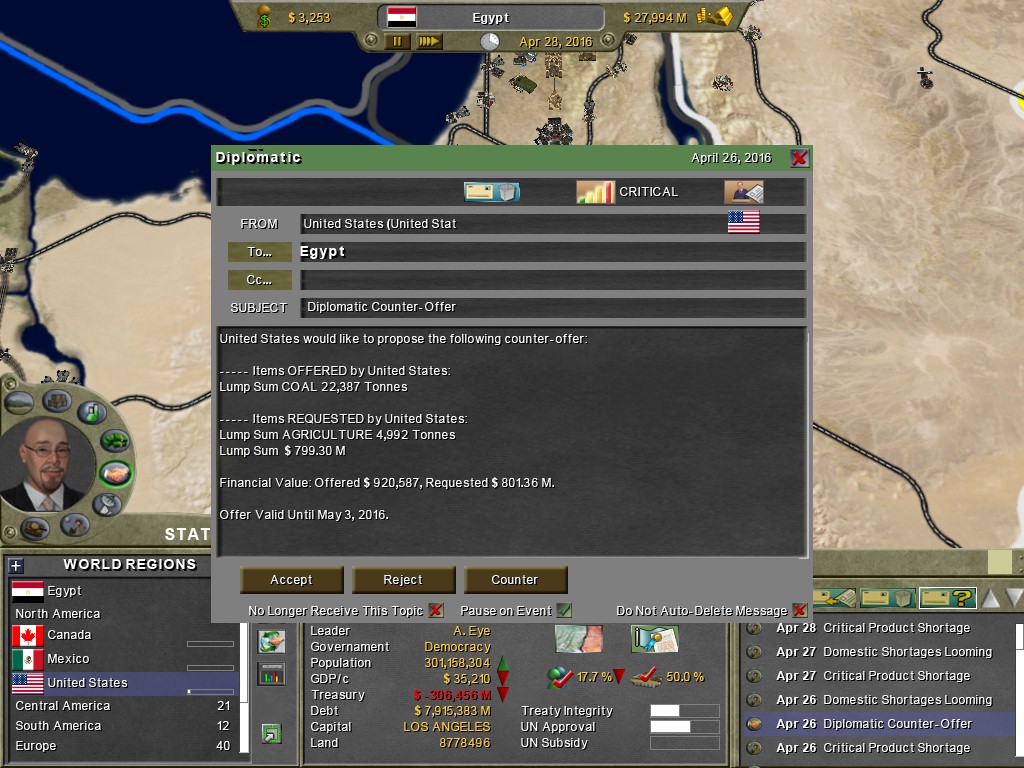Reject the United States offer

403,580
